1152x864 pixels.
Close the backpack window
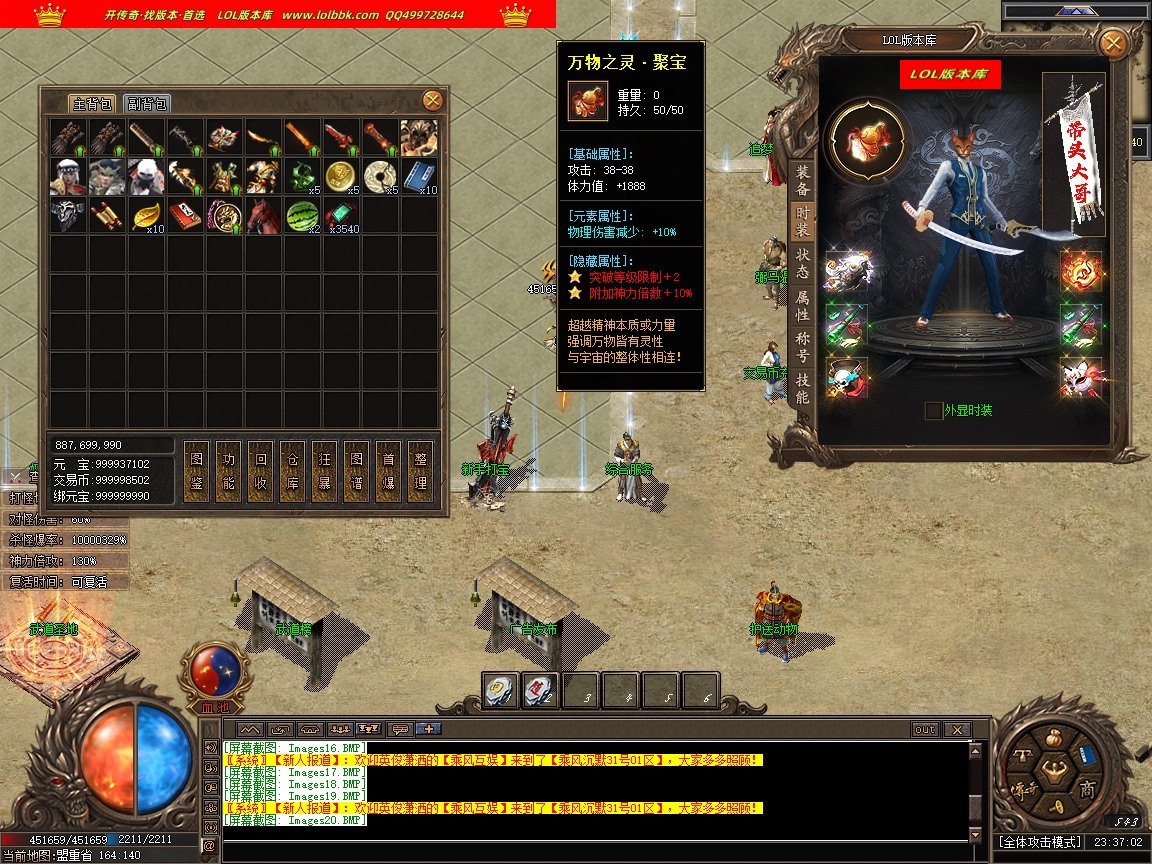pyautogui.click(x=432, y=100)
